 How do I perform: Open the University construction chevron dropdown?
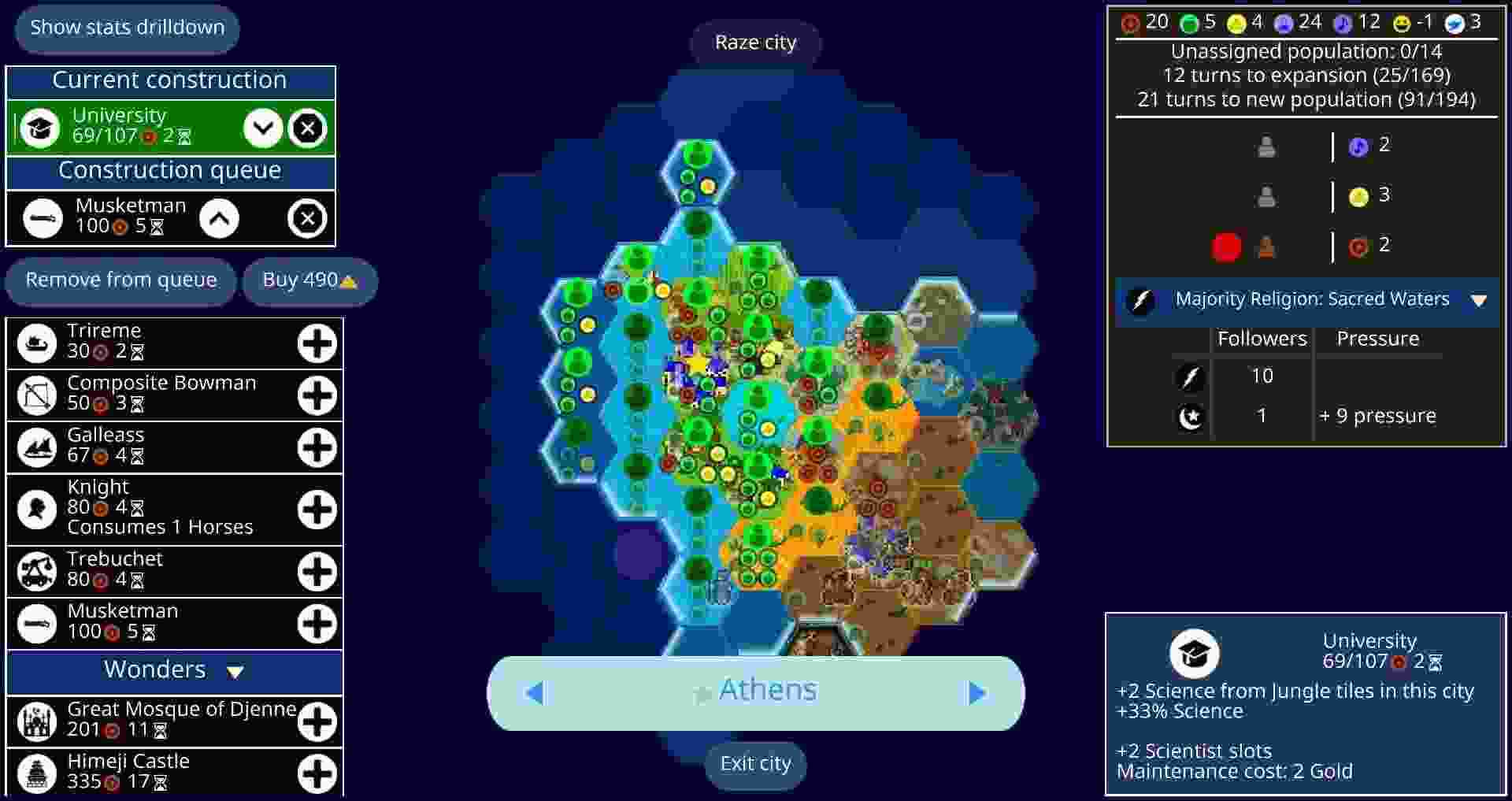[263, 128]
